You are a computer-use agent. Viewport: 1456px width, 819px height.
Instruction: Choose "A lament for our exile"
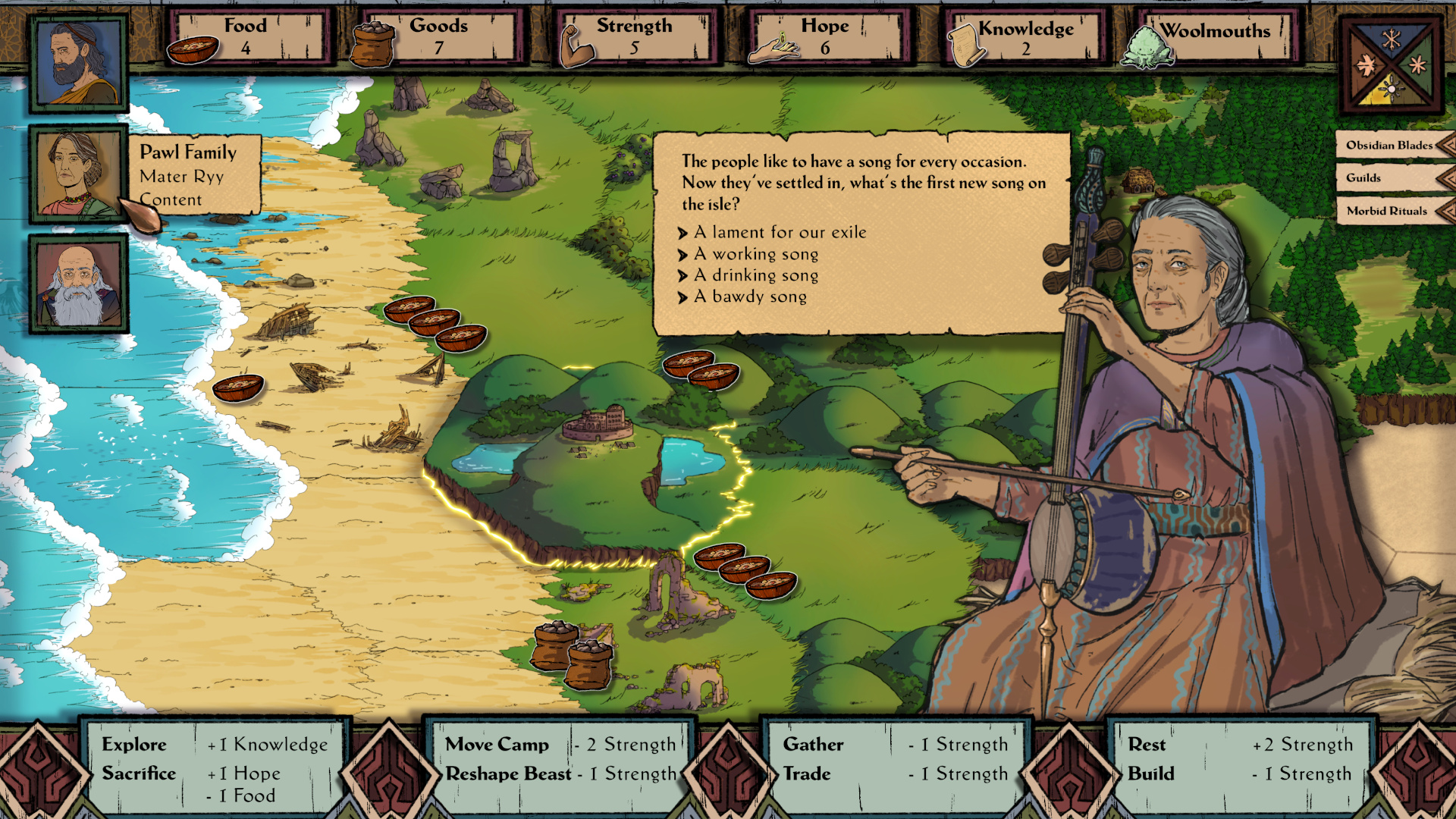pos(780,232)
